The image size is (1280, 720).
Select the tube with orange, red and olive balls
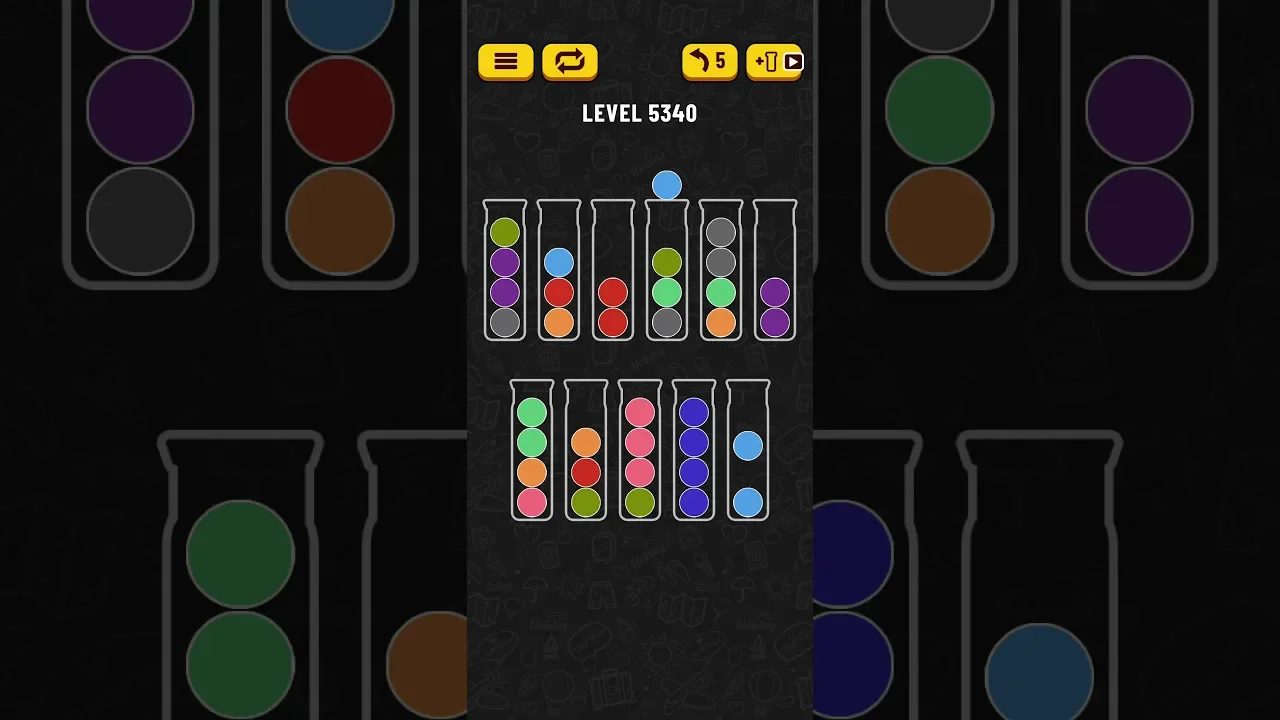pos(586,451)
